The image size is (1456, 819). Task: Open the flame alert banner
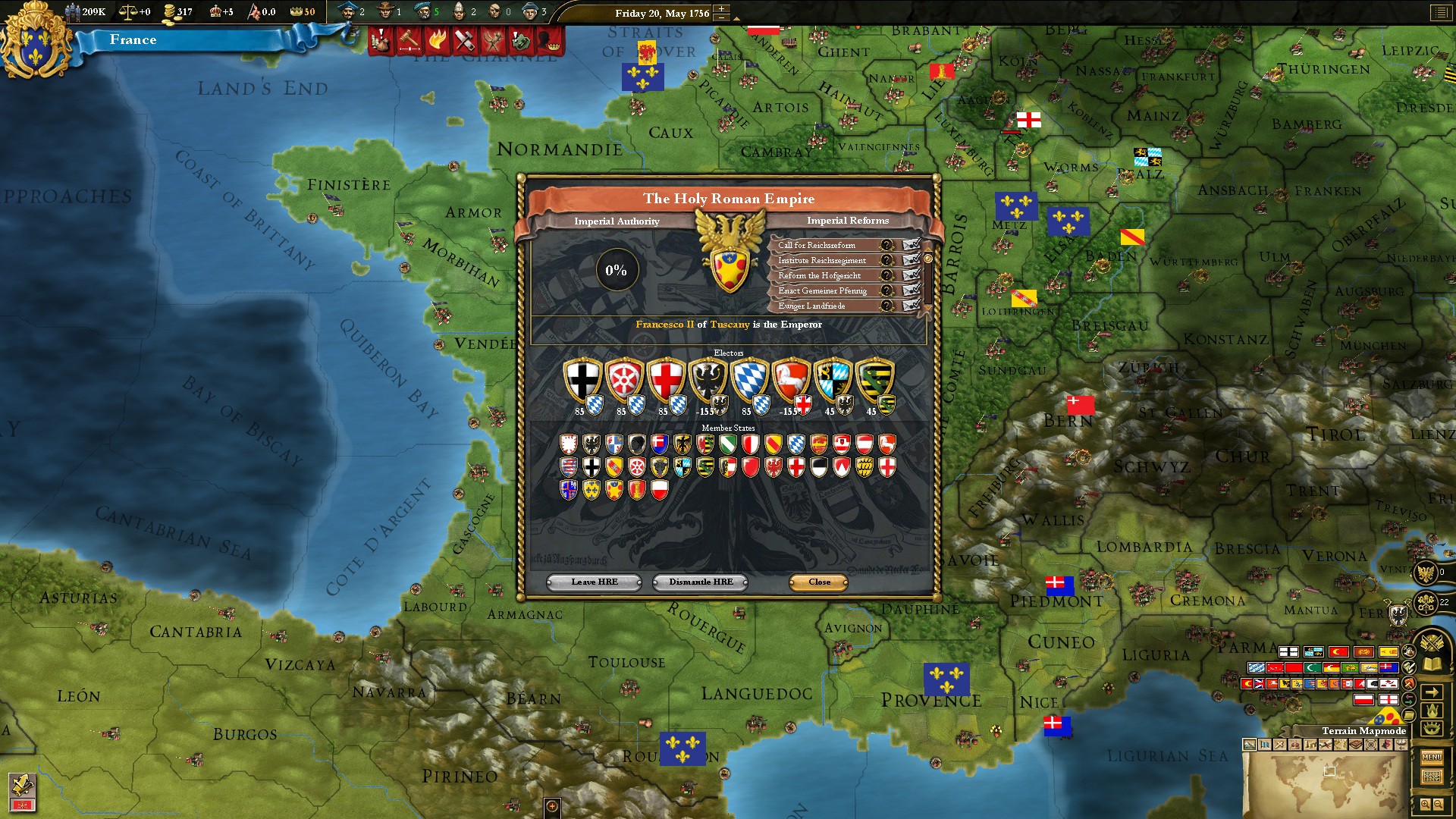(x=436, y=39)
